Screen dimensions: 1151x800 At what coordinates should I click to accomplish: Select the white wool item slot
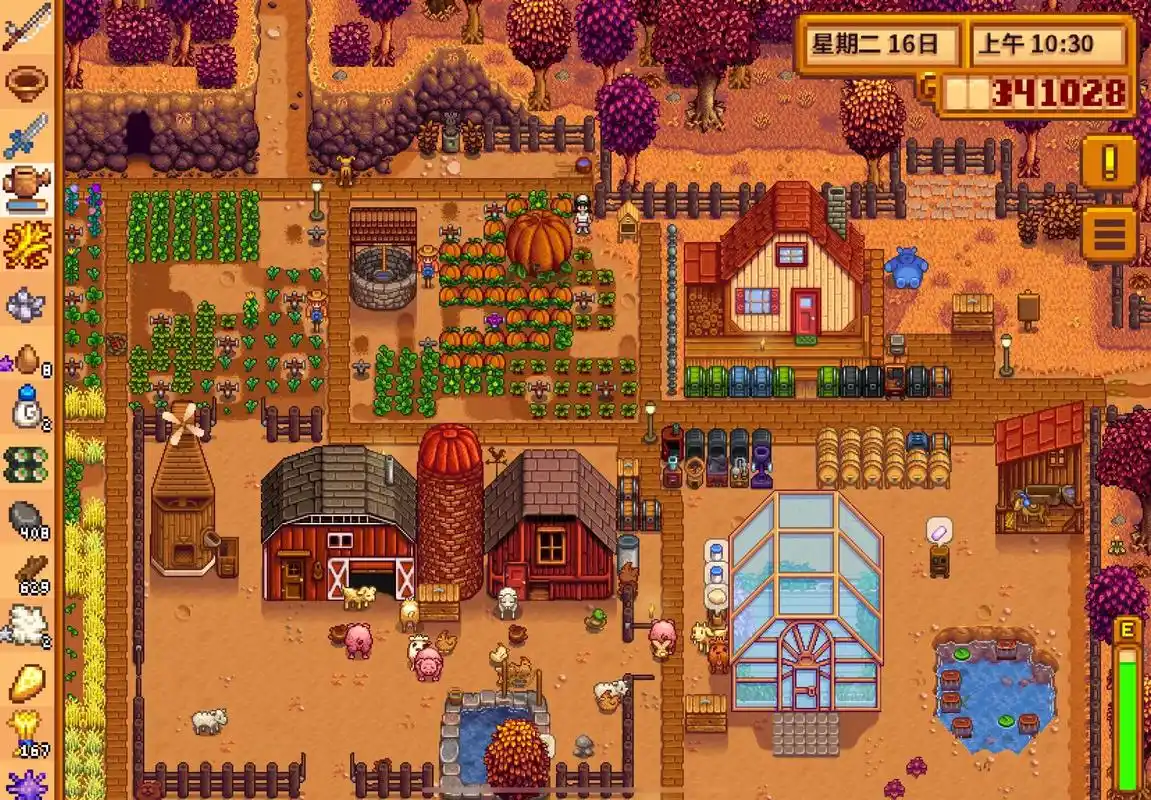click(26, 626)
